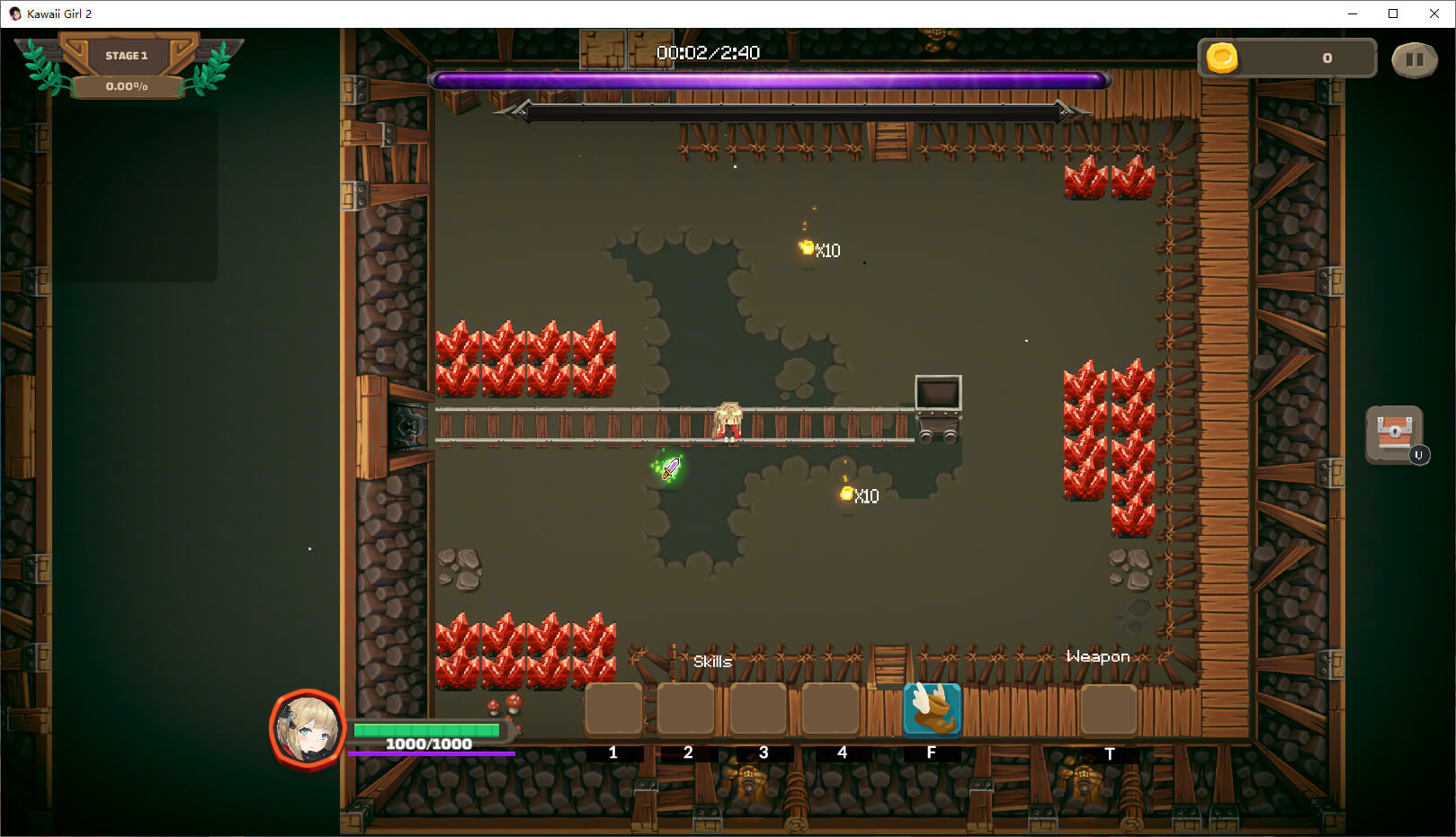Image resolution: width=1456 pixels, height=837 pixels.
Task: Open the treasure chest inventory icon
Action: pyautogui.click(x=1394, y=434)
